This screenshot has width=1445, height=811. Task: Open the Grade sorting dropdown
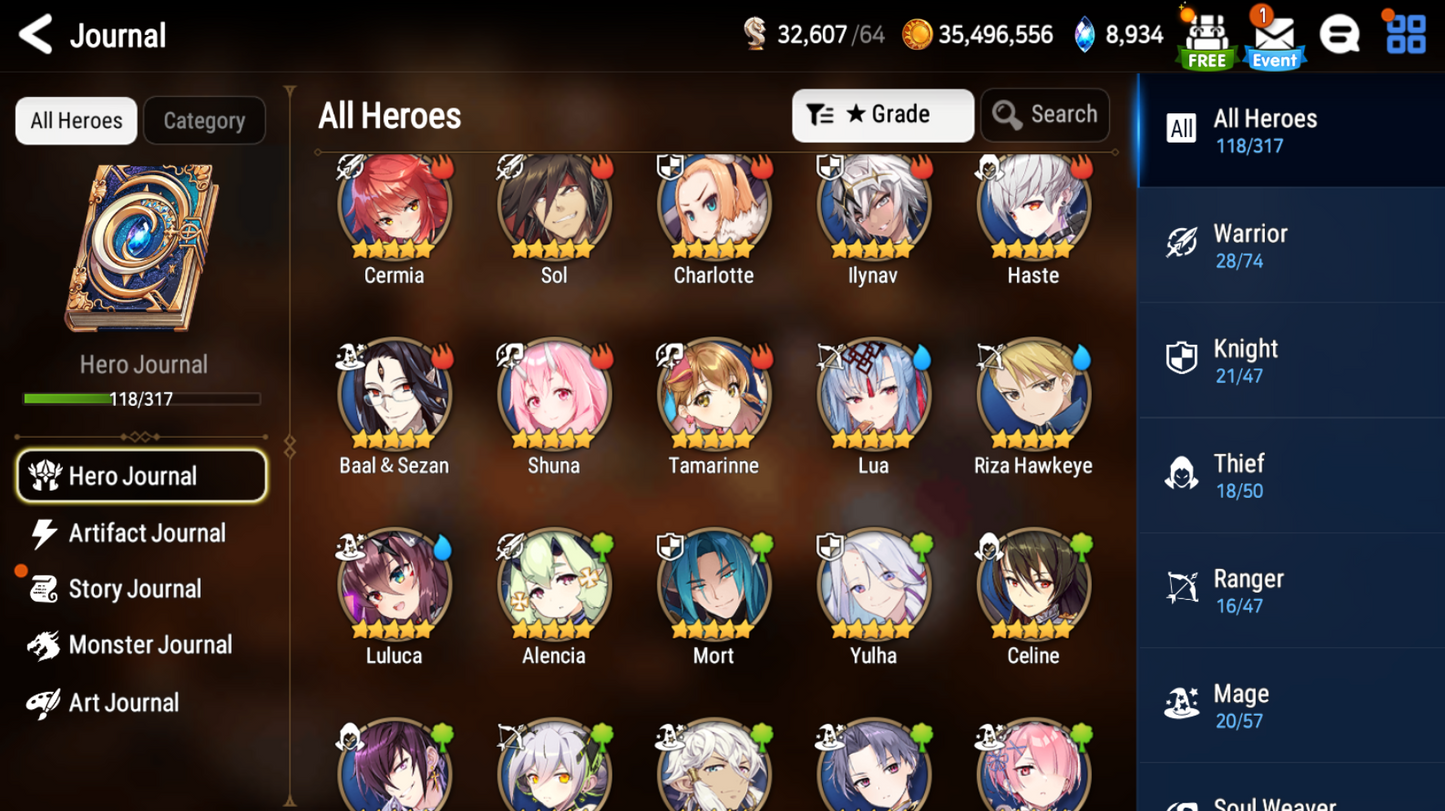882,114
